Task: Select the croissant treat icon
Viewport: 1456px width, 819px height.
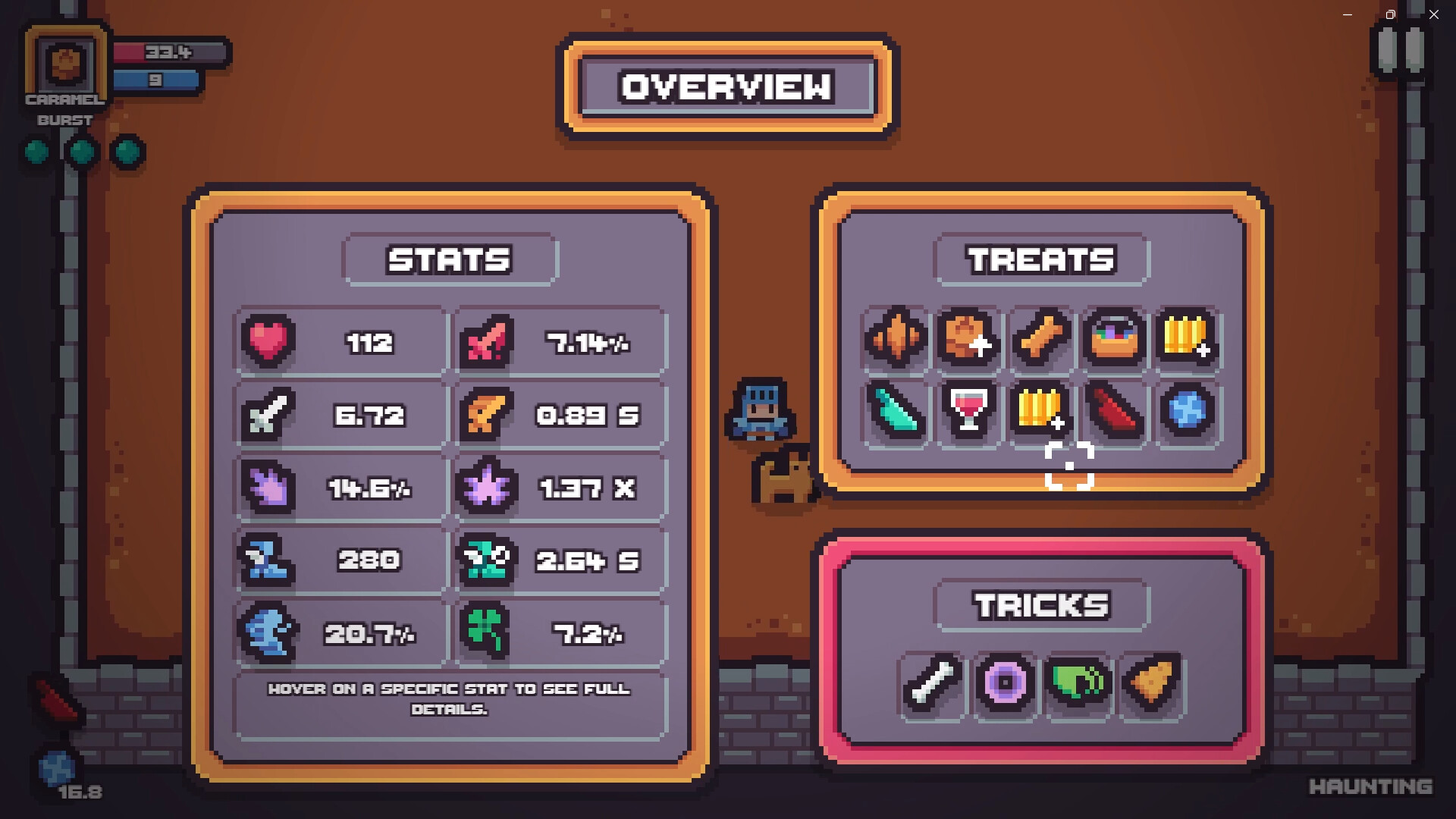Action: pos(895,339)
